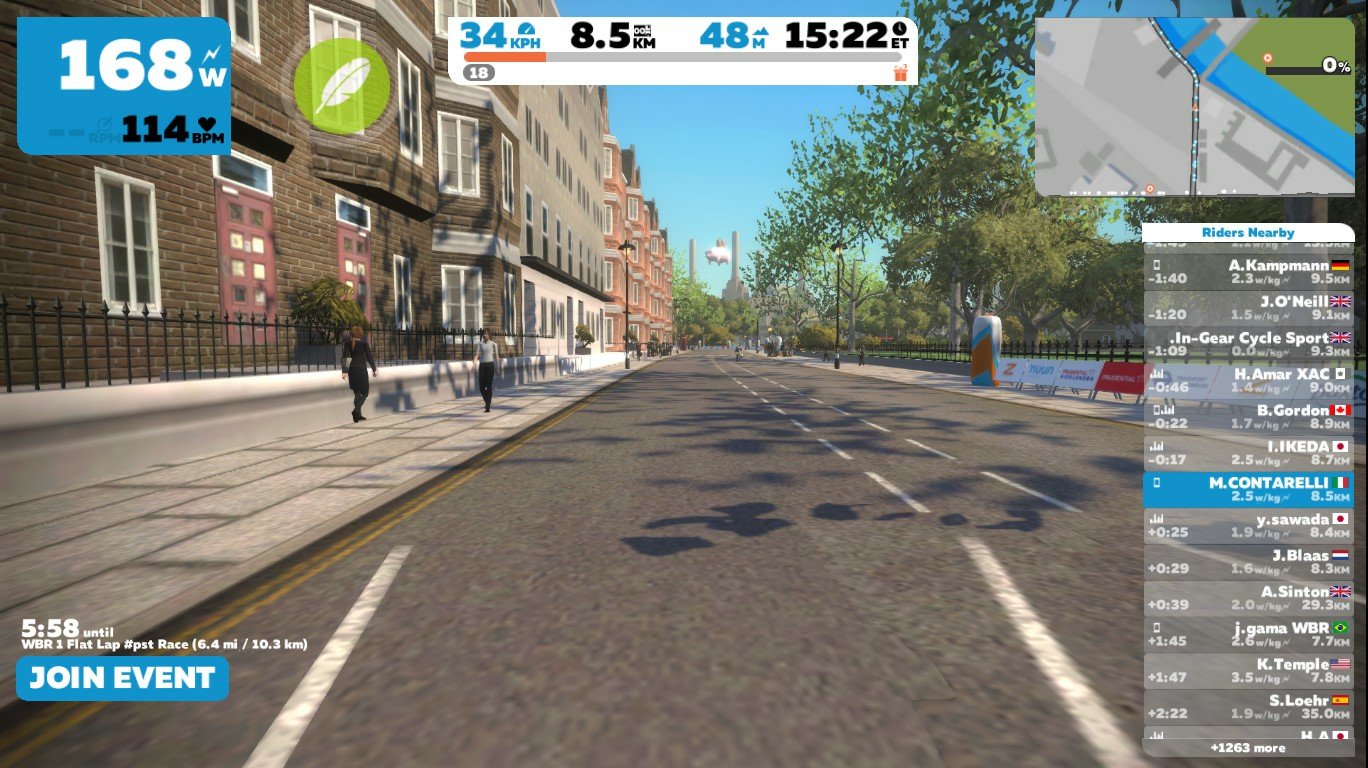Click rider B.Gordon's row
Screen dimensions: 1368x768
[1248, 417]
